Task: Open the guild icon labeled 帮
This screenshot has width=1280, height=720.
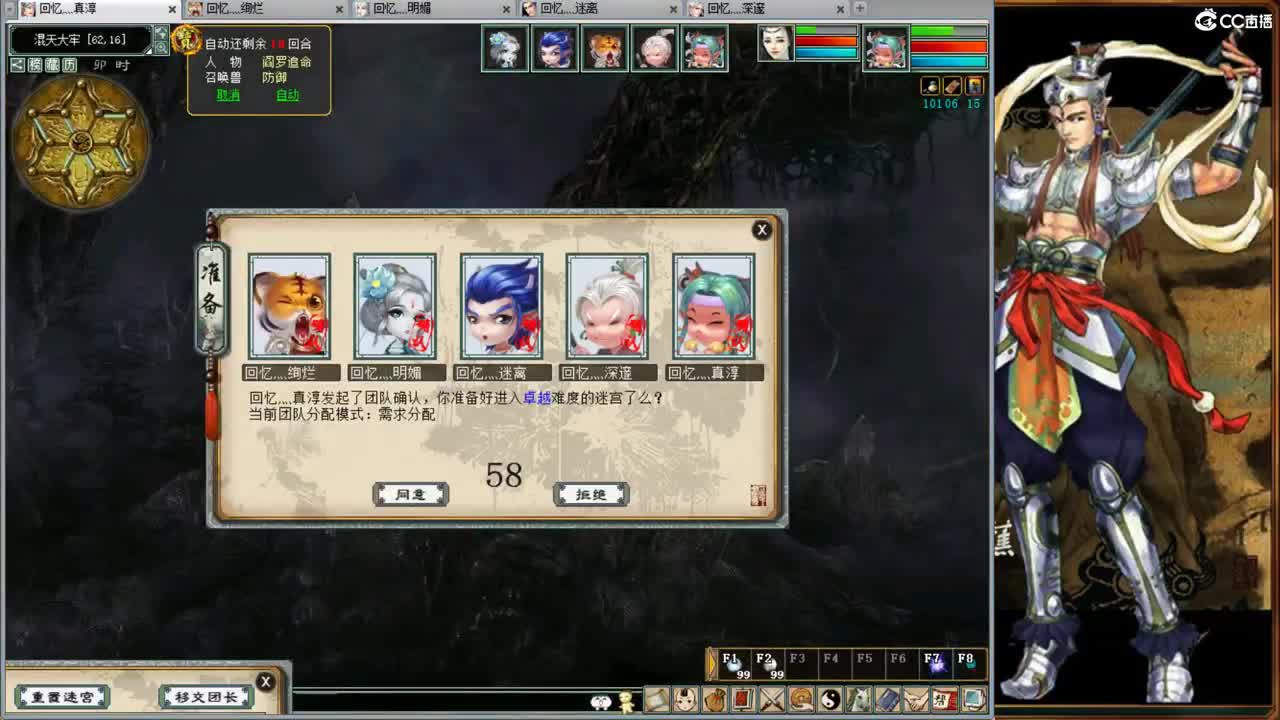Action: [x=944, y=699]
